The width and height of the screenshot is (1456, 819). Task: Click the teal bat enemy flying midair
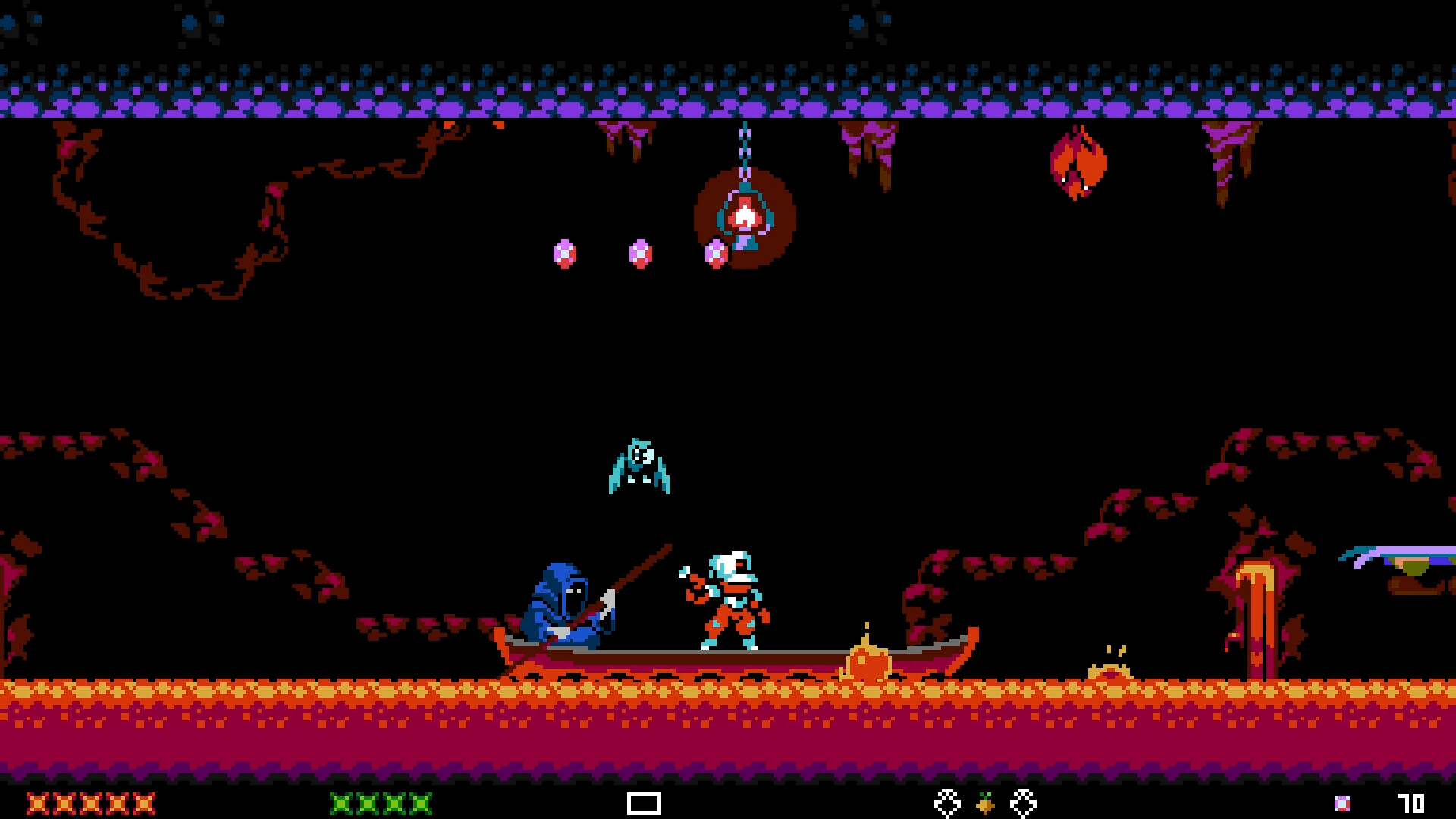pos(641,466)
